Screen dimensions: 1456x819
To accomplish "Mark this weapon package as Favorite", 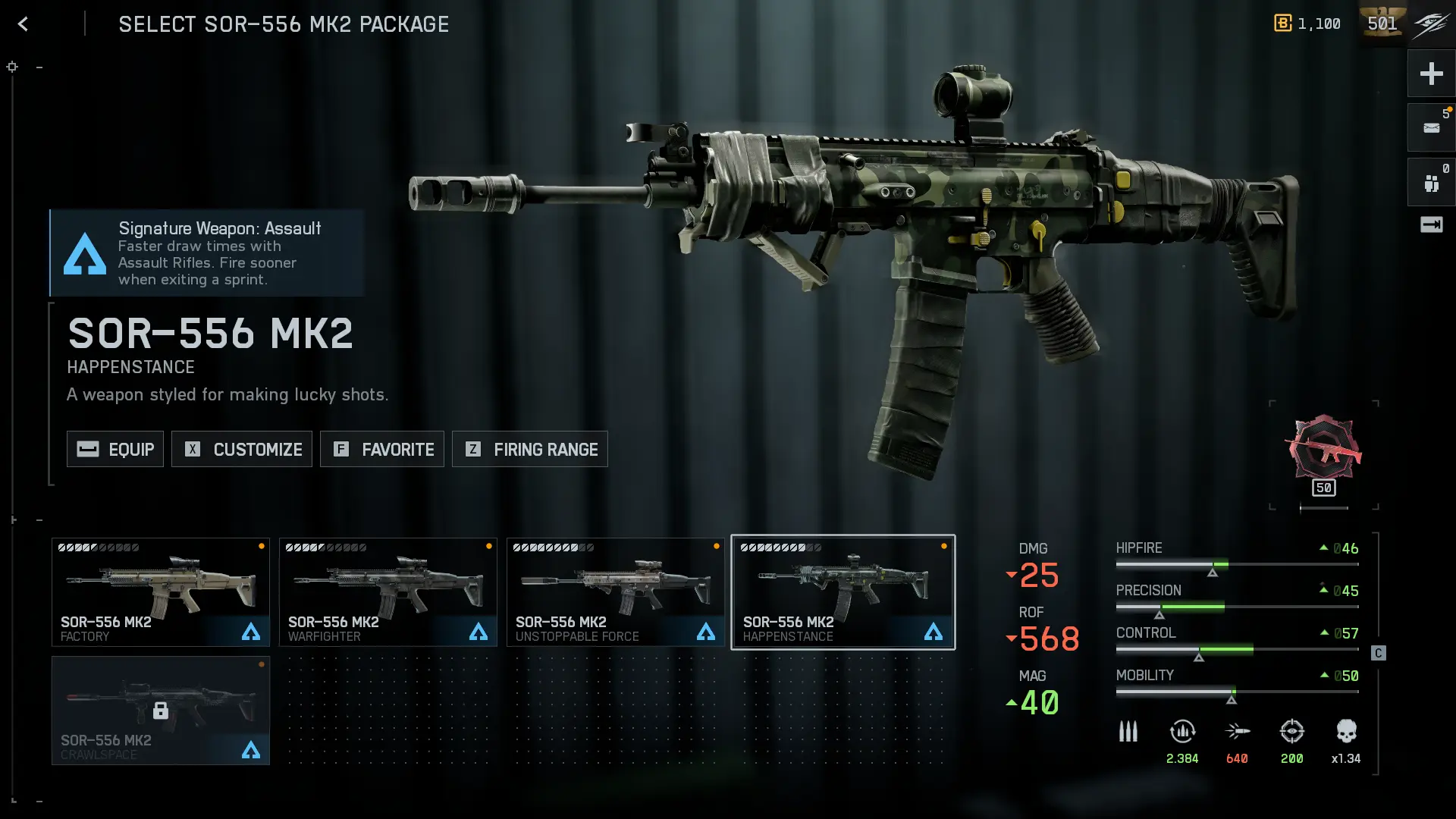I will point(382,449).
